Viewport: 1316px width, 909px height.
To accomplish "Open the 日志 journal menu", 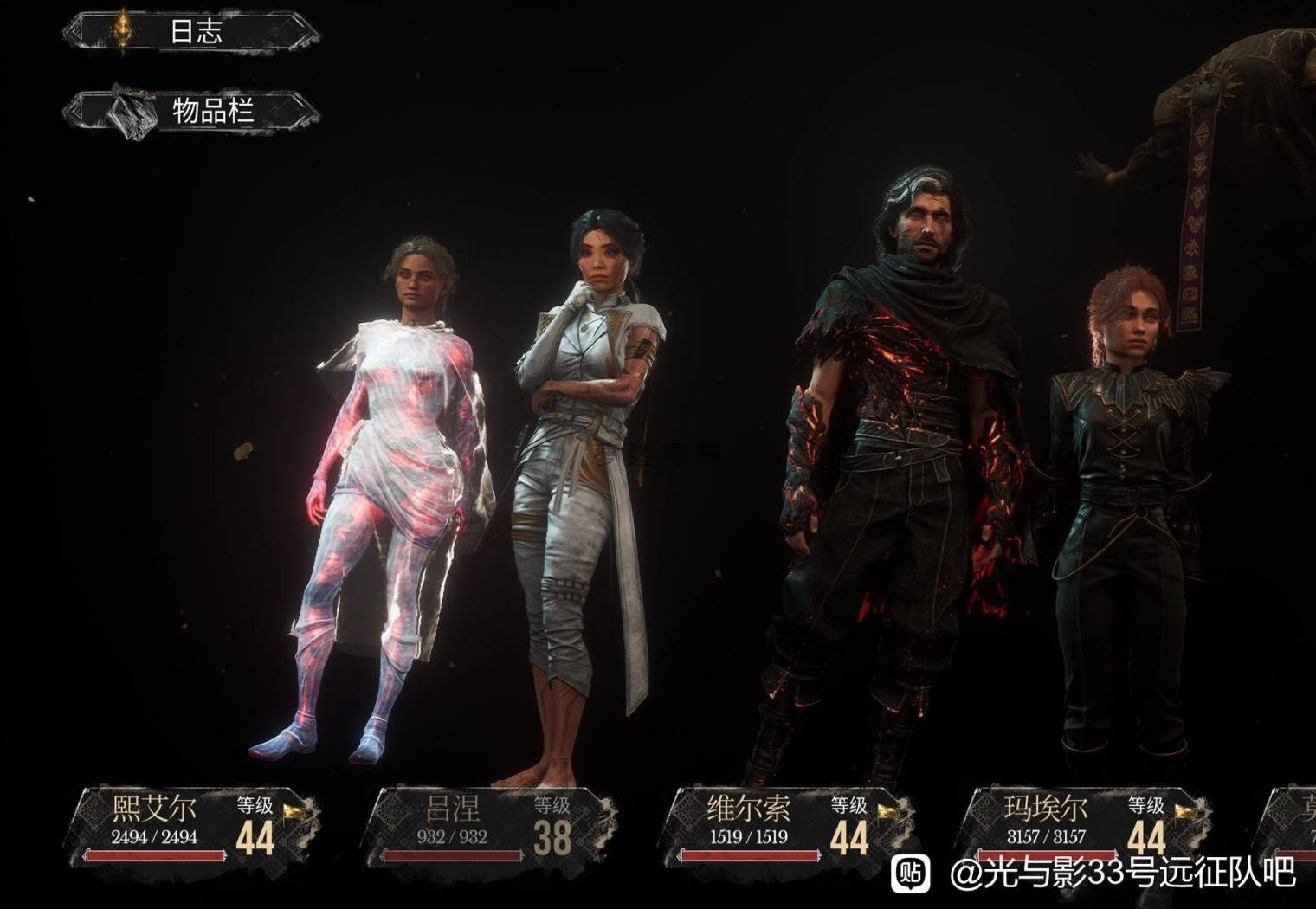I will [x=190, y=33].
